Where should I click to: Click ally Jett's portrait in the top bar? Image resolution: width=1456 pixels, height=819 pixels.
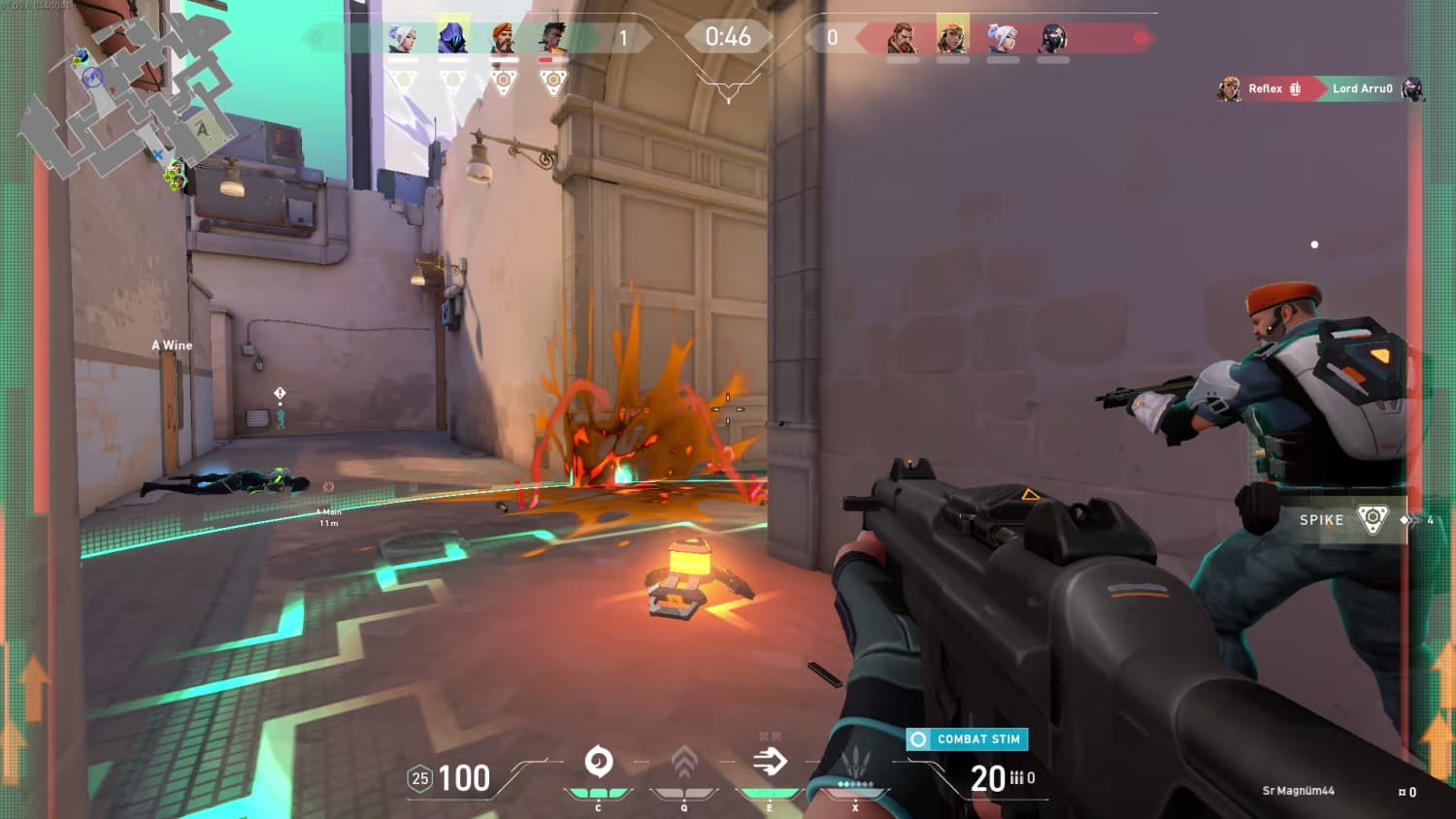403,39
